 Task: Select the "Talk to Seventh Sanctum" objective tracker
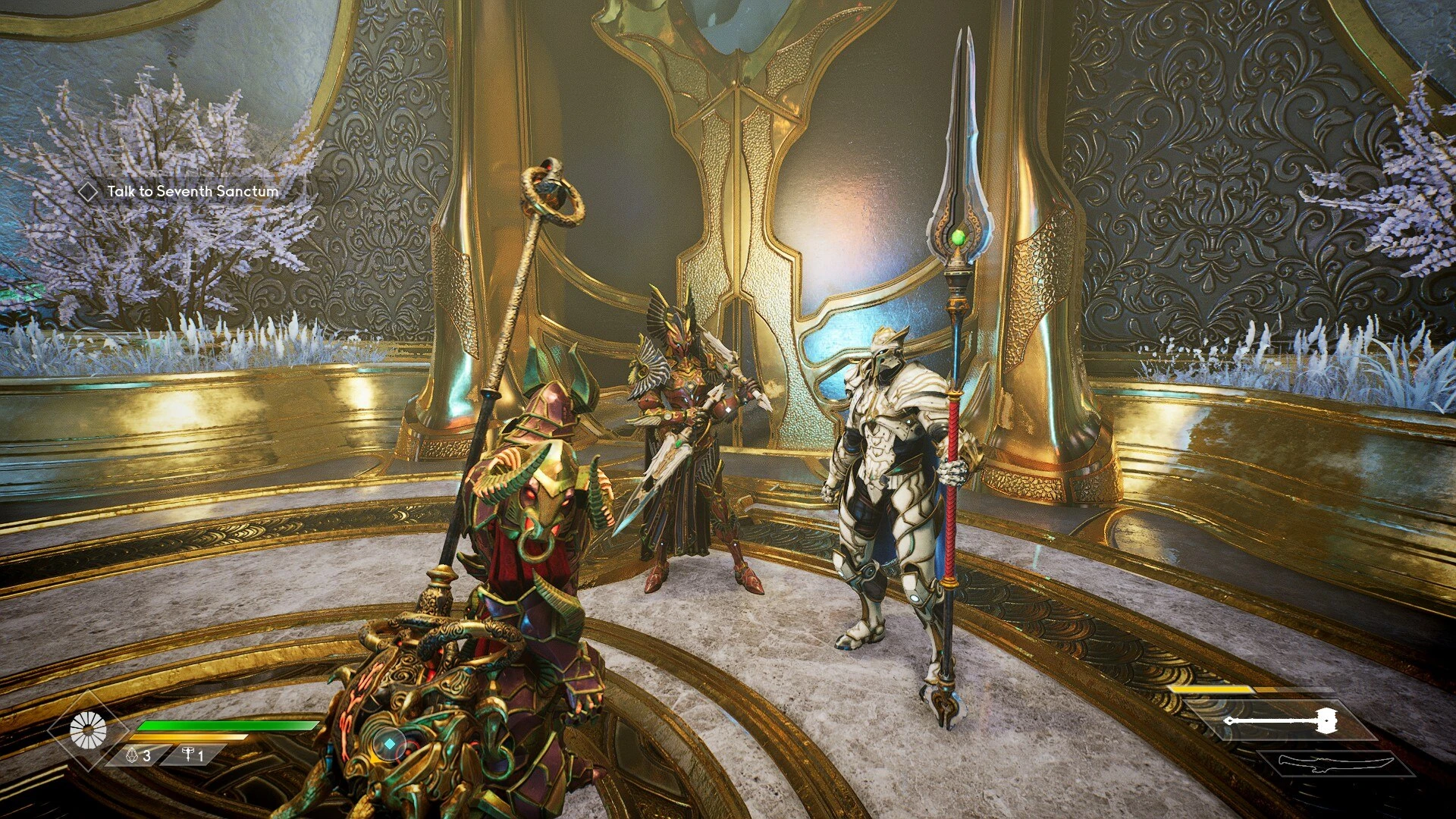click(x=192, y=192)
